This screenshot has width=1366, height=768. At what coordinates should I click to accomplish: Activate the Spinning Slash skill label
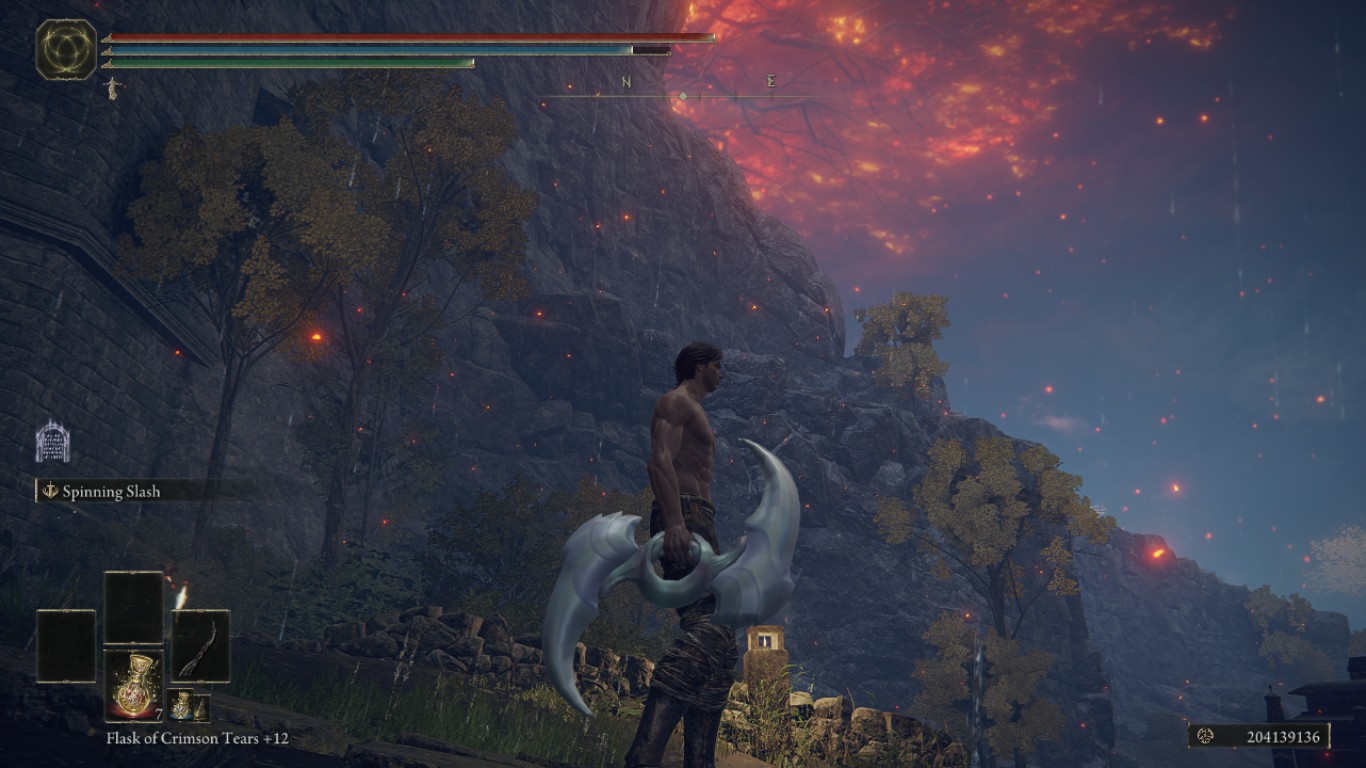111,491
